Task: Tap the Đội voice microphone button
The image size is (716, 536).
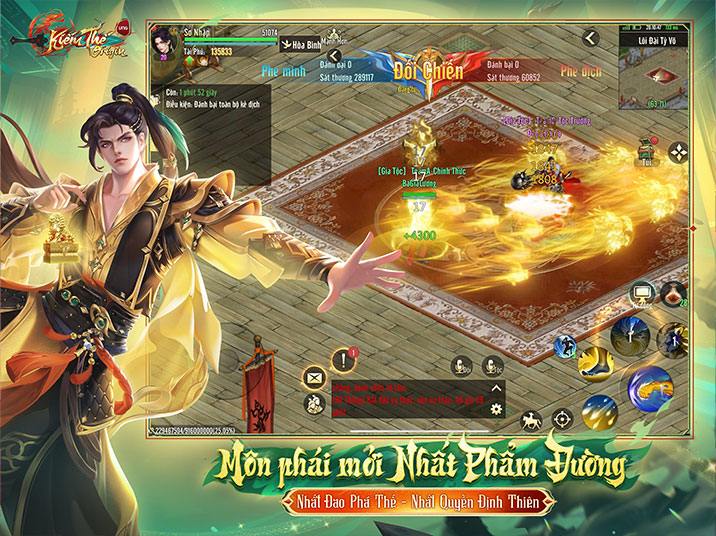Action: pos(461,366)
